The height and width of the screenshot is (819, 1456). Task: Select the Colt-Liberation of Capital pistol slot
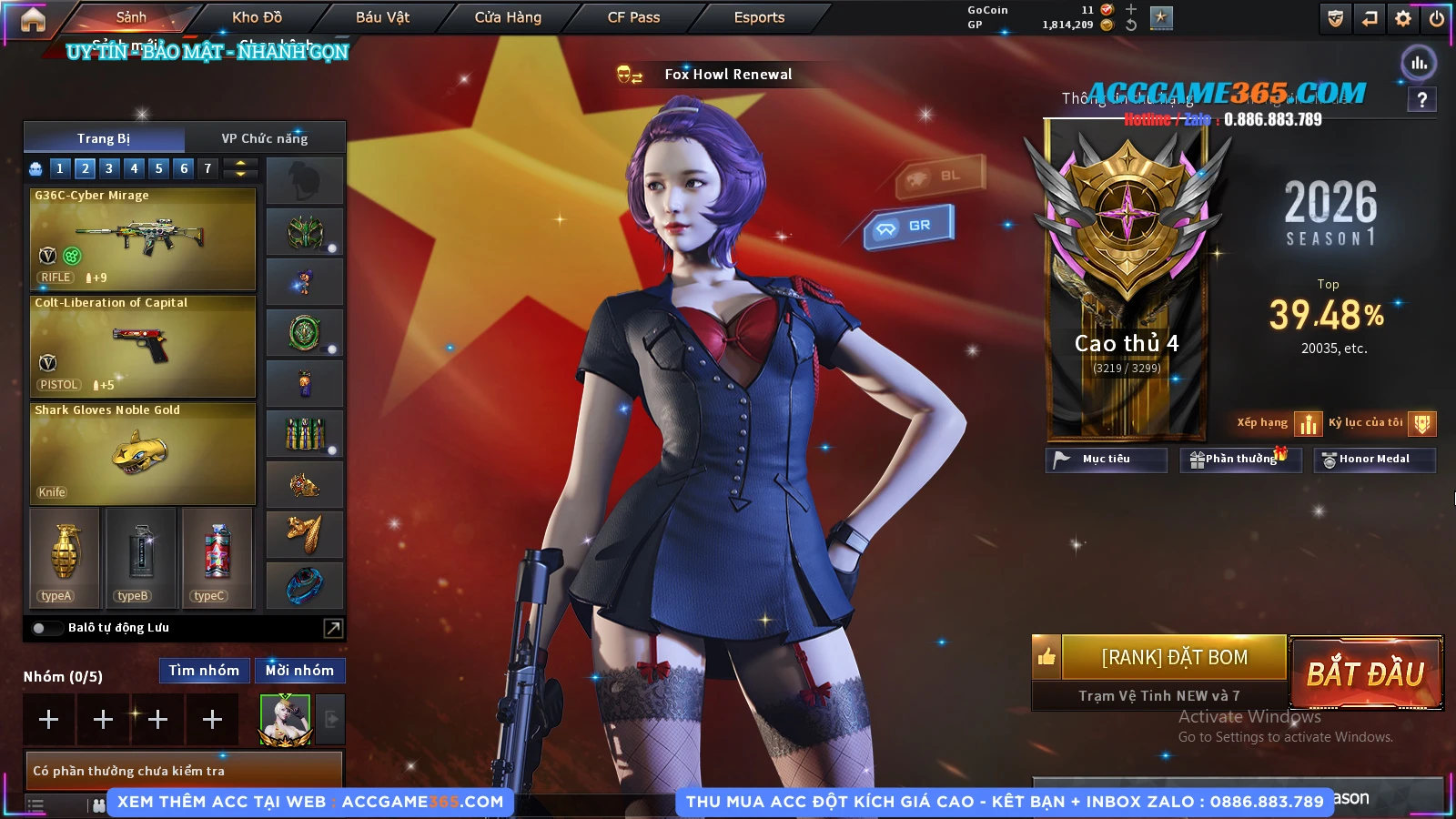(x=143, y=346)
